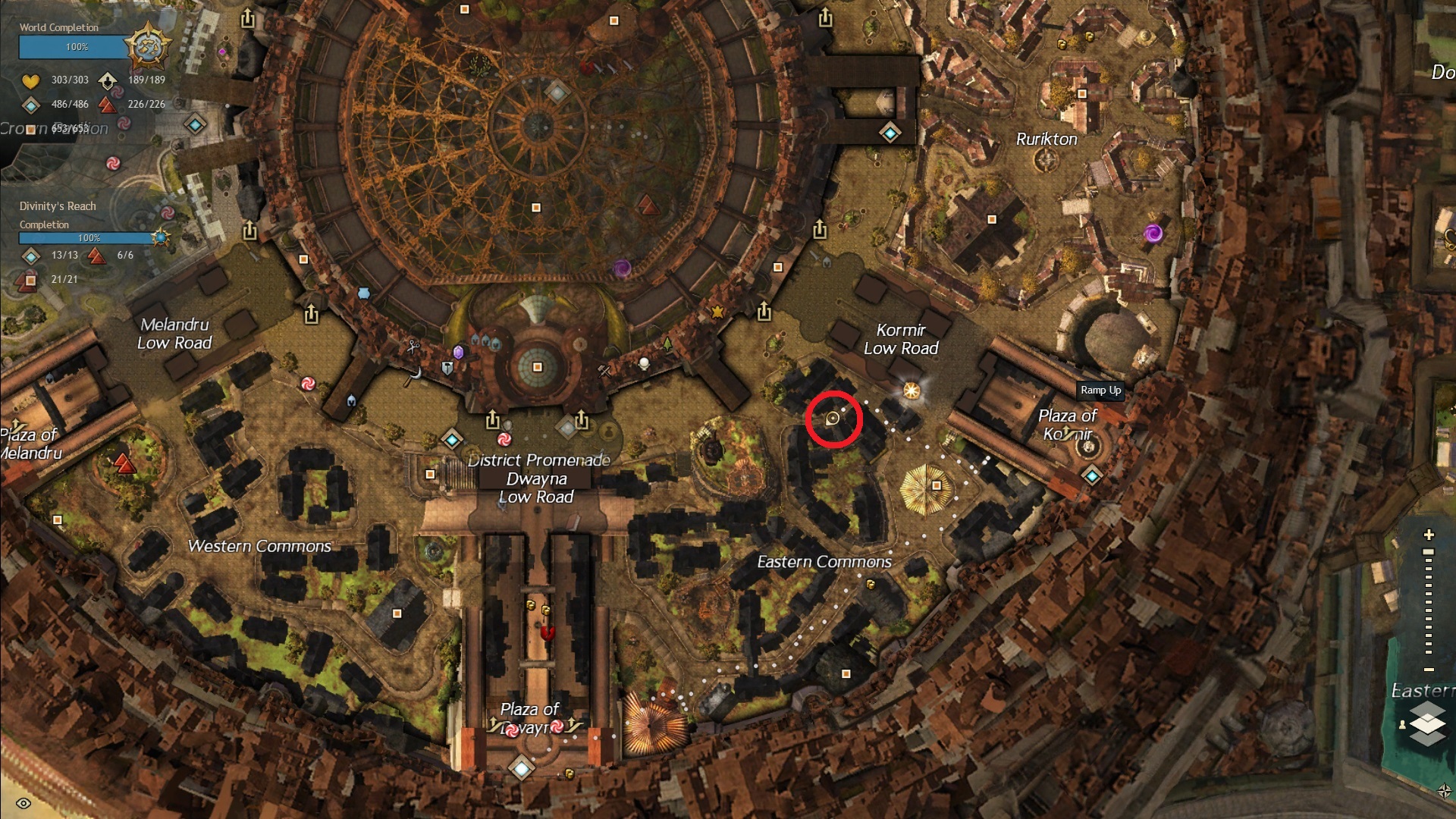The height and width of the screenshot is (819, 1456).
Task: Select the red vista marker in Western Commons
Action: (x=124, y=462)
